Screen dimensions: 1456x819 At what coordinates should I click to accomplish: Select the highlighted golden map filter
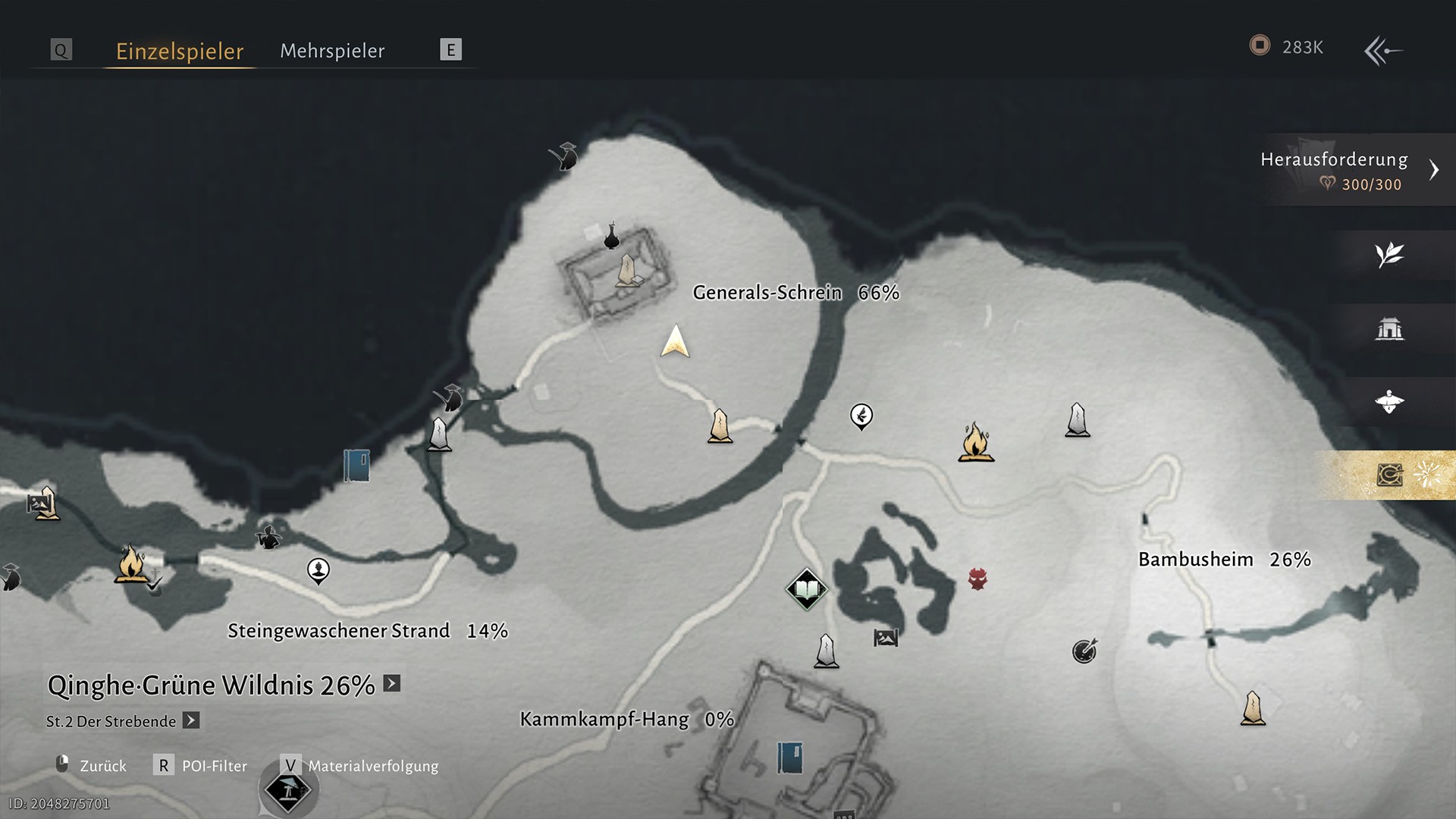1389,475
